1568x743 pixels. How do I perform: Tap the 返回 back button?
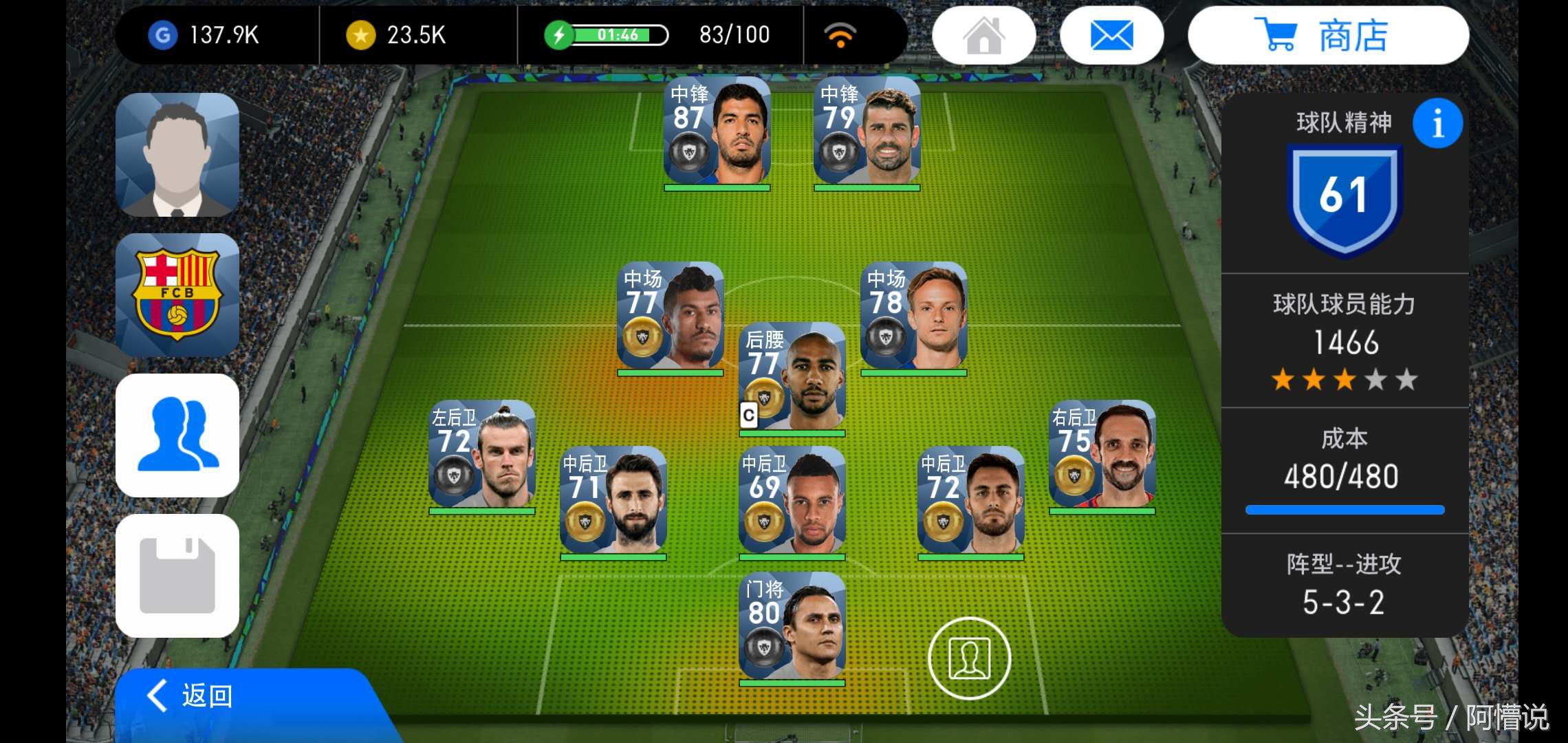coord(206,696)
